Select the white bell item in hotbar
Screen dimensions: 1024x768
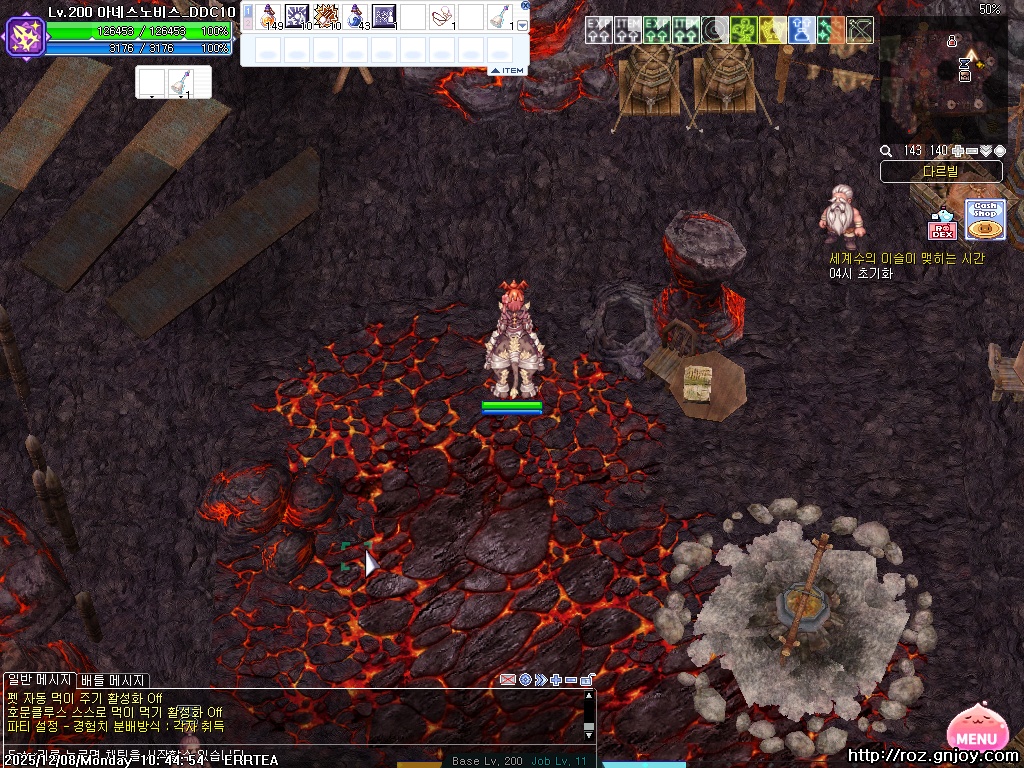(499, 16)
